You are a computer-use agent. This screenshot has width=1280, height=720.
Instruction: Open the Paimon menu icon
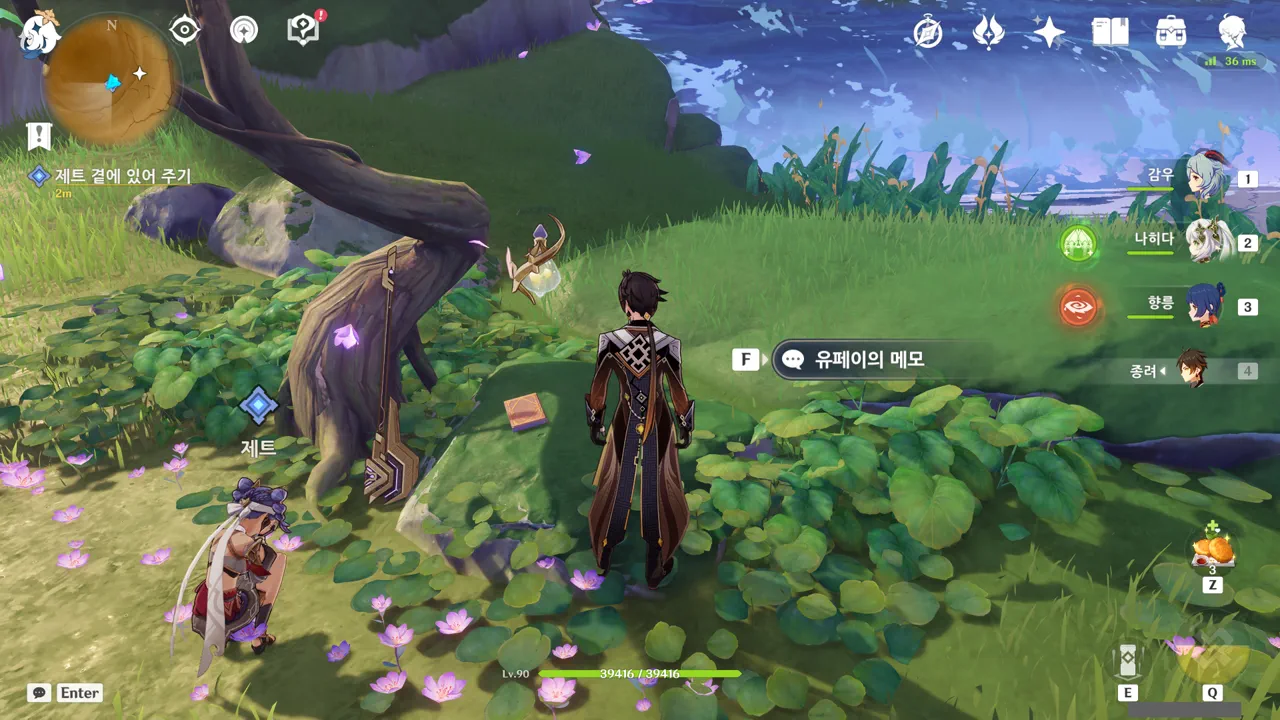click(x=38, y=33)
